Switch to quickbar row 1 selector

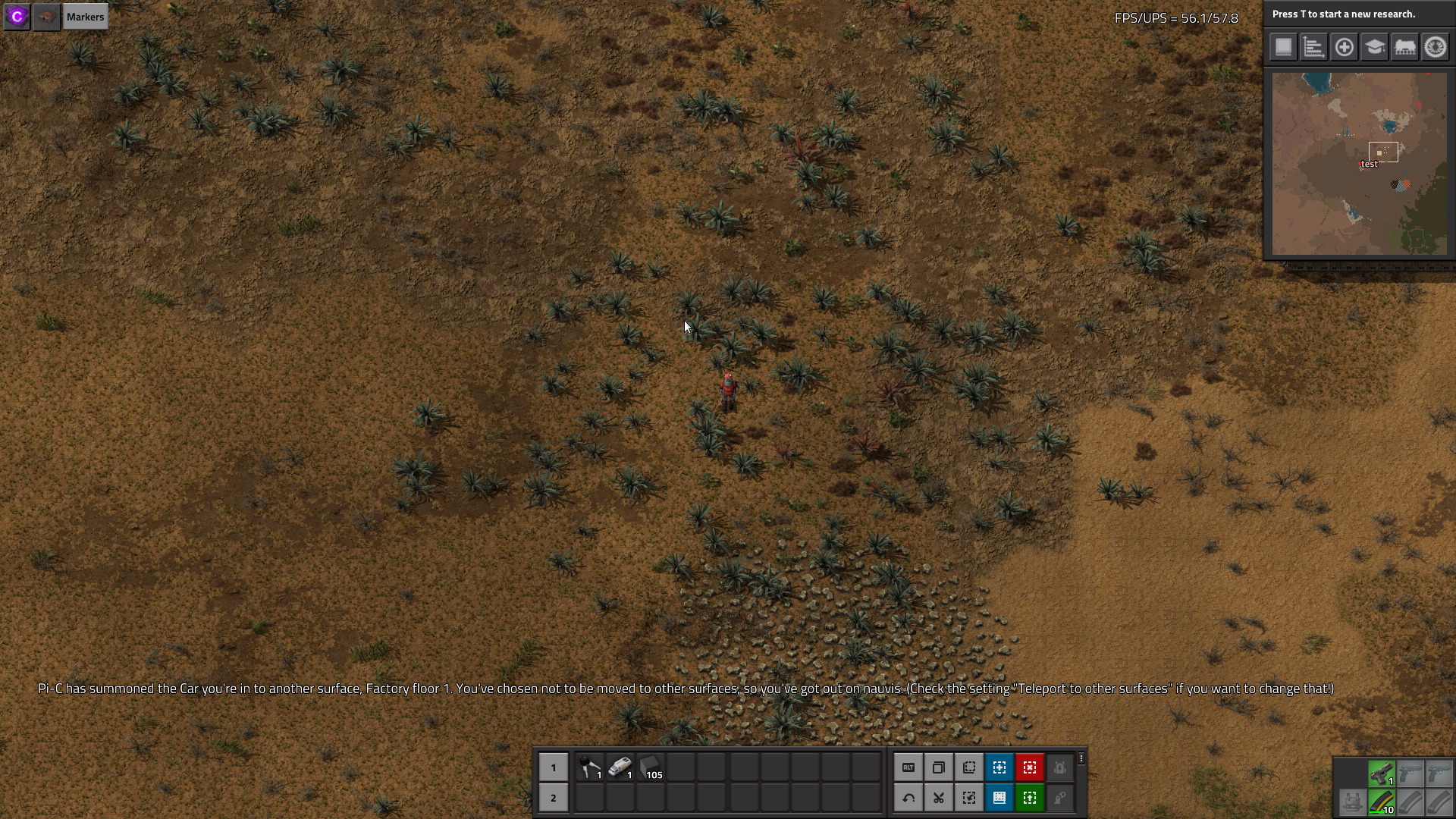pos(554,767)
